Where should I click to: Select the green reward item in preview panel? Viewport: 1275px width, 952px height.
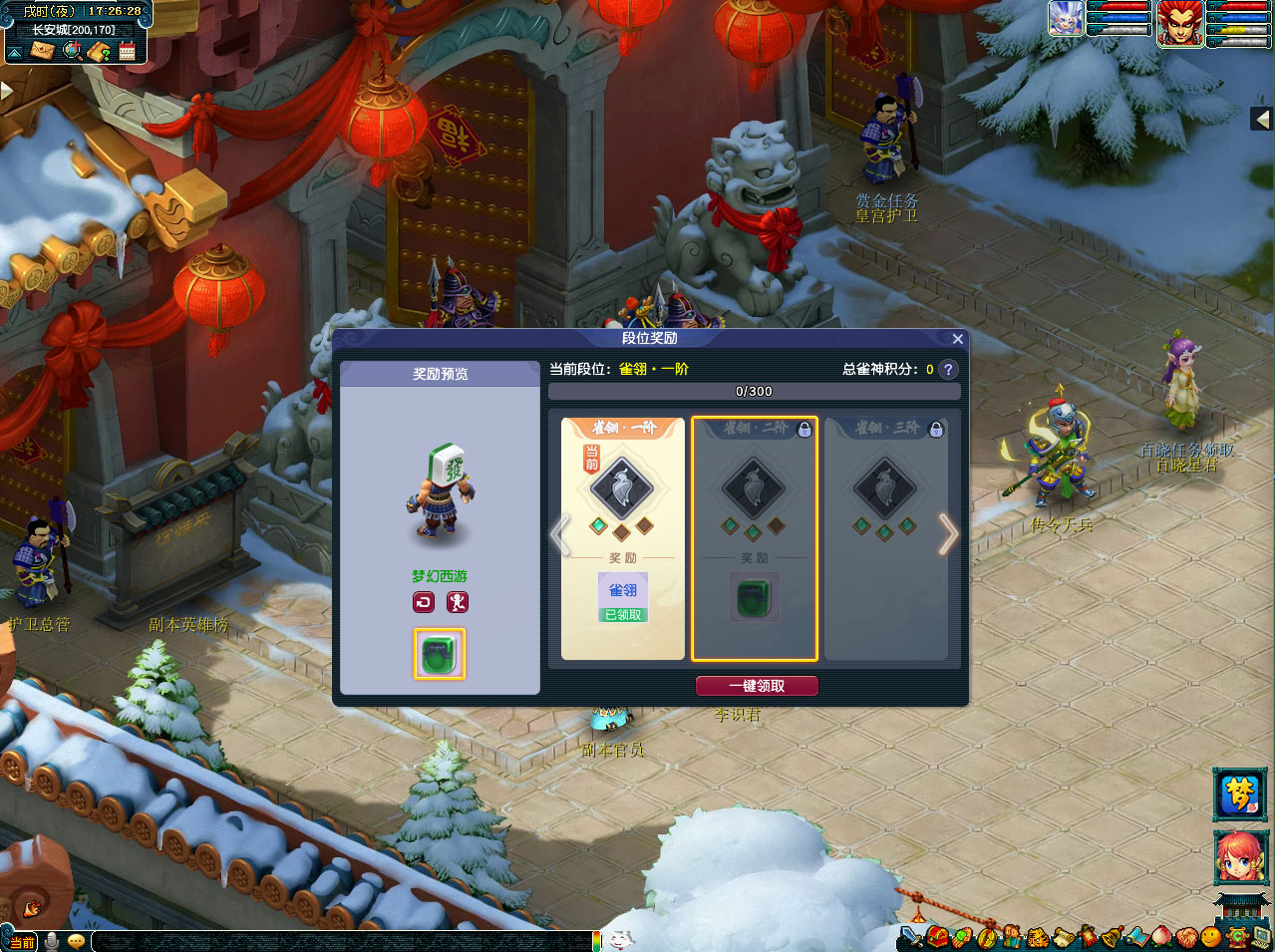[x=440, y=654]
